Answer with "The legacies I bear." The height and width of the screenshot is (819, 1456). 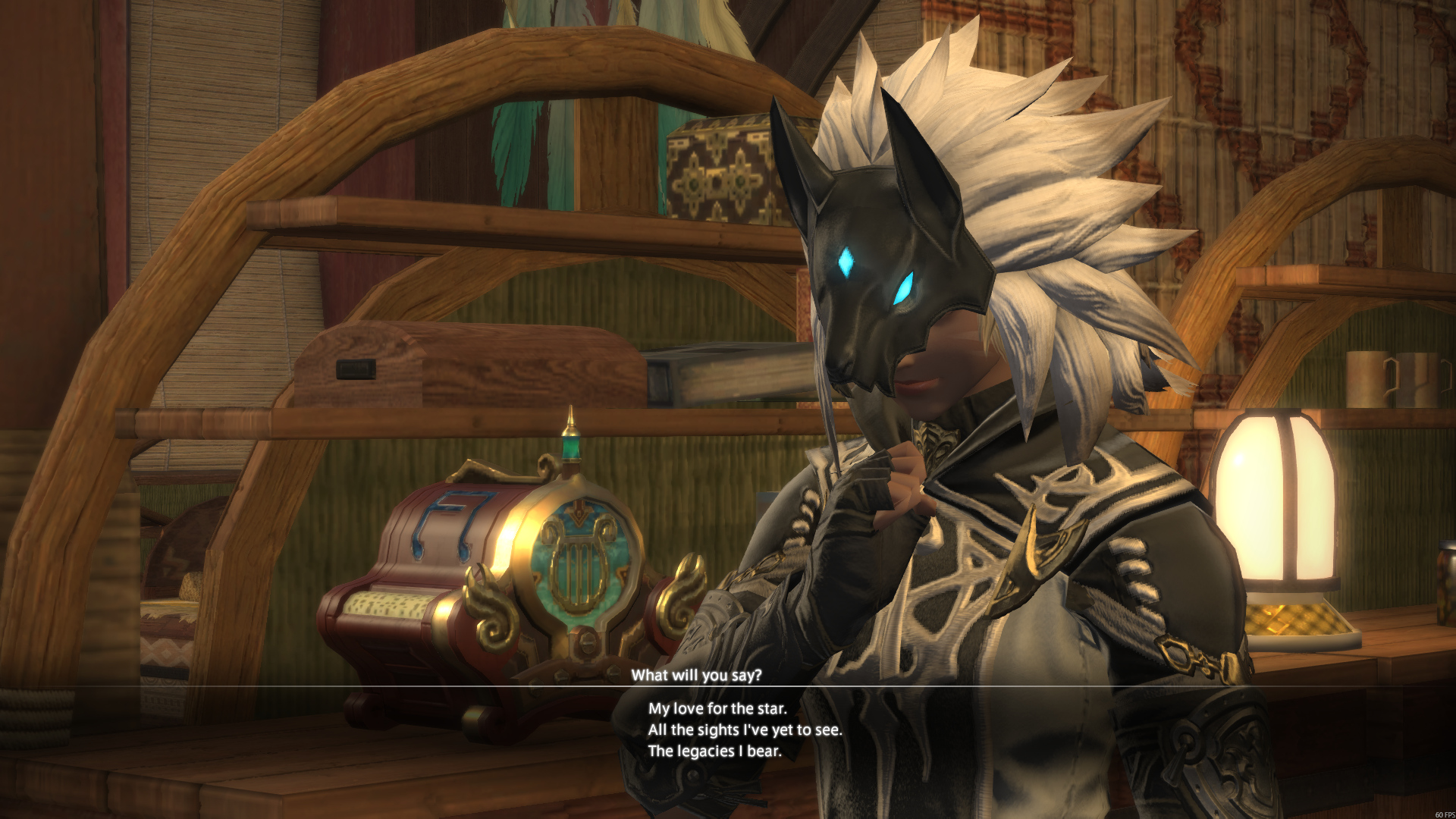click(714, 751)
